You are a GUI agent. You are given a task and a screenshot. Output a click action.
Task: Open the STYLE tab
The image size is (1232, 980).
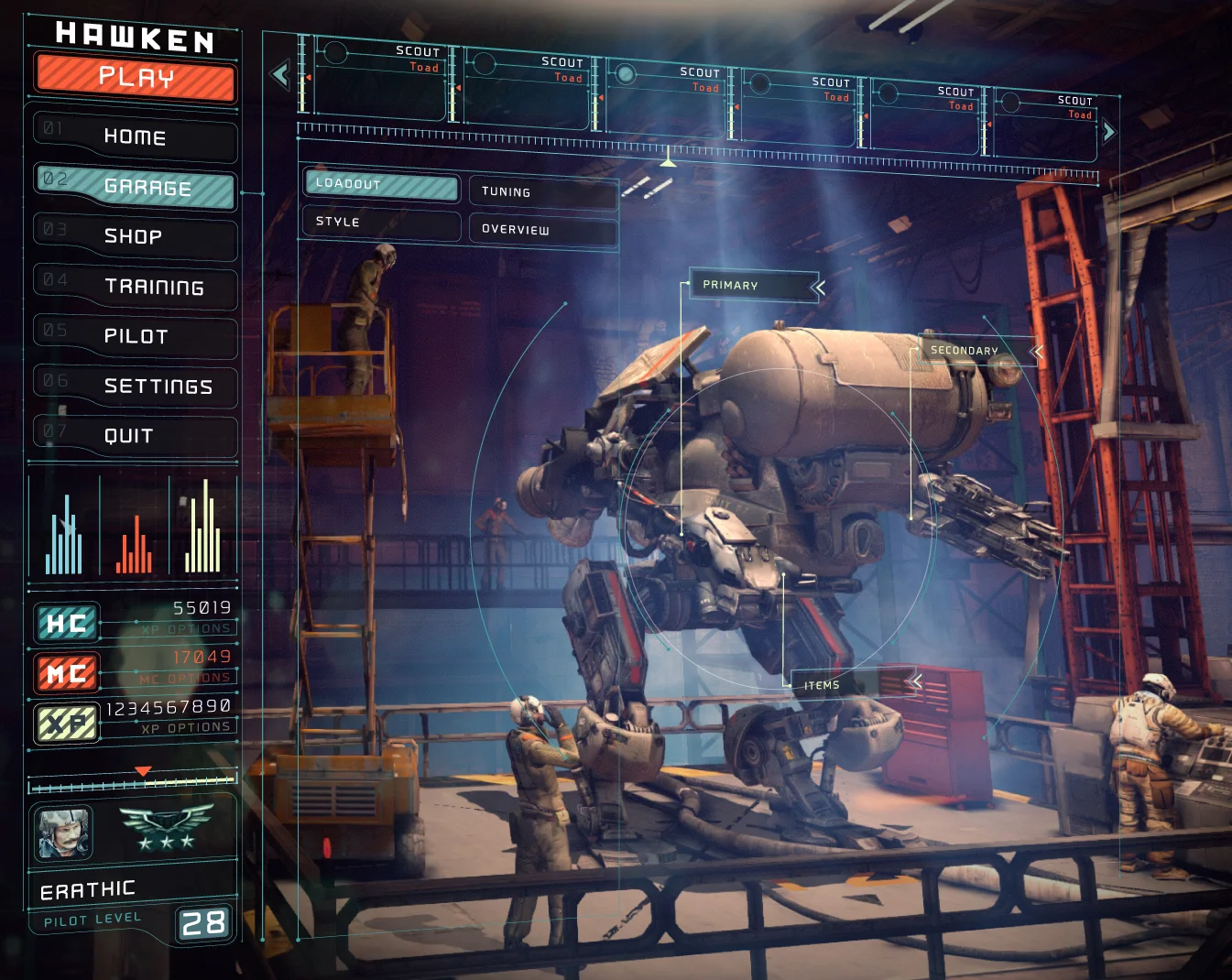(x=381, y=223)
